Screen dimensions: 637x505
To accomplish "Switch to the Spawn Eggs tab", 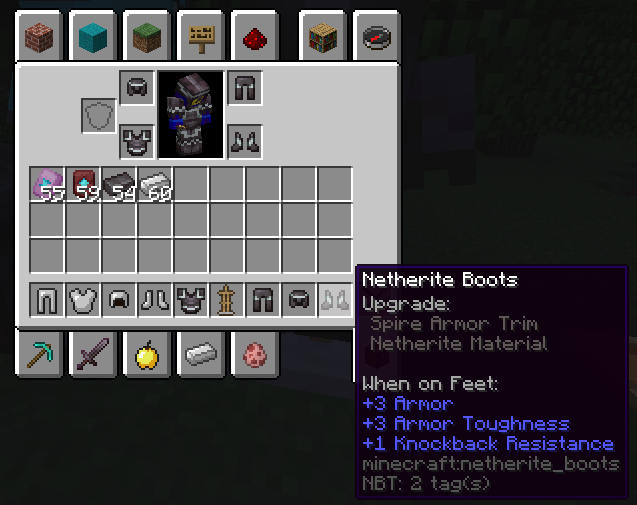I will pyautogui.click(x=254, y=353).
